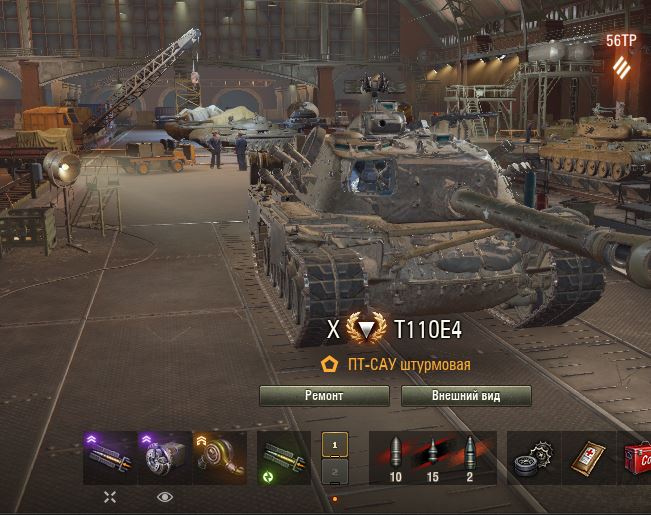This screenshot has height=515, width=651.
Task: Open the equipment slot with green swap arrows
Action: coord(283,457)
